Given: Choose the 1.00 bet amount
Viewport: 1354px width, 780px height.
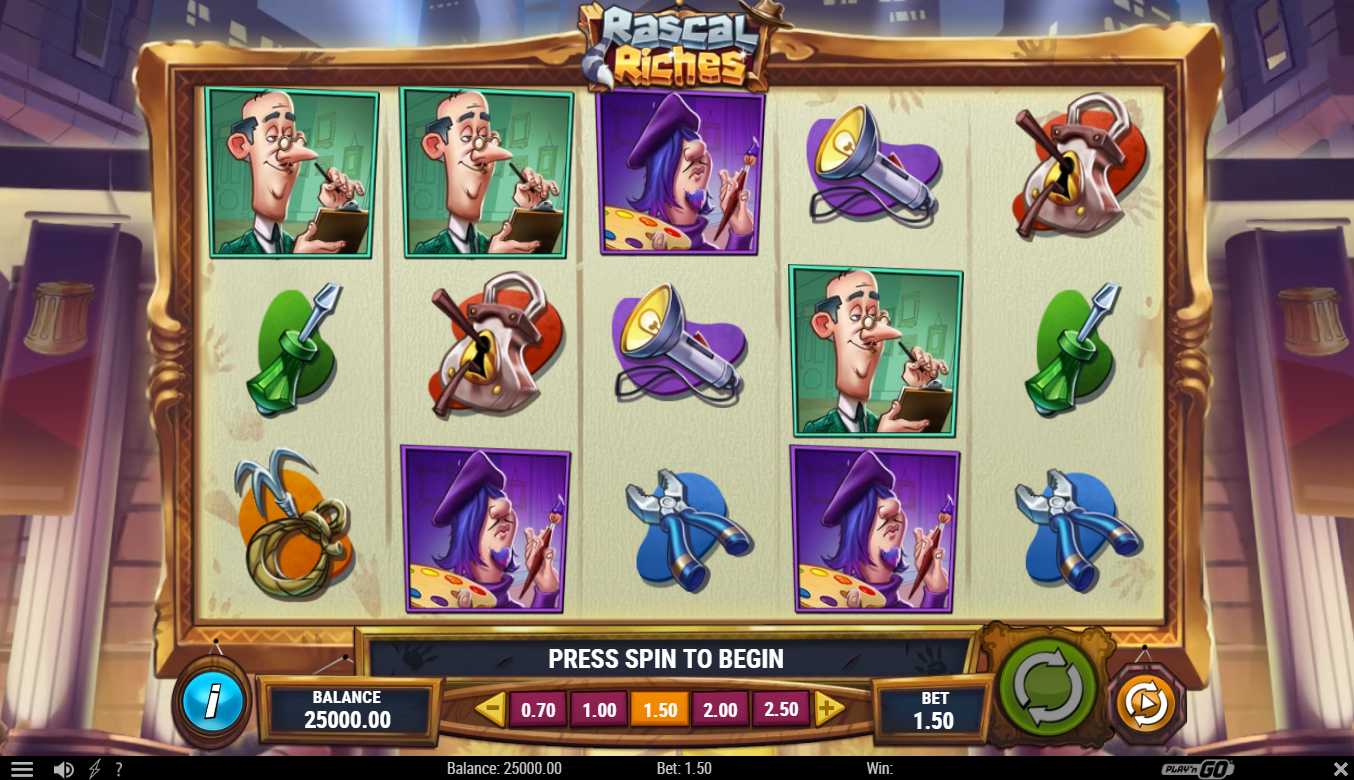Looking at the screenshot, I should pos(599,710).
